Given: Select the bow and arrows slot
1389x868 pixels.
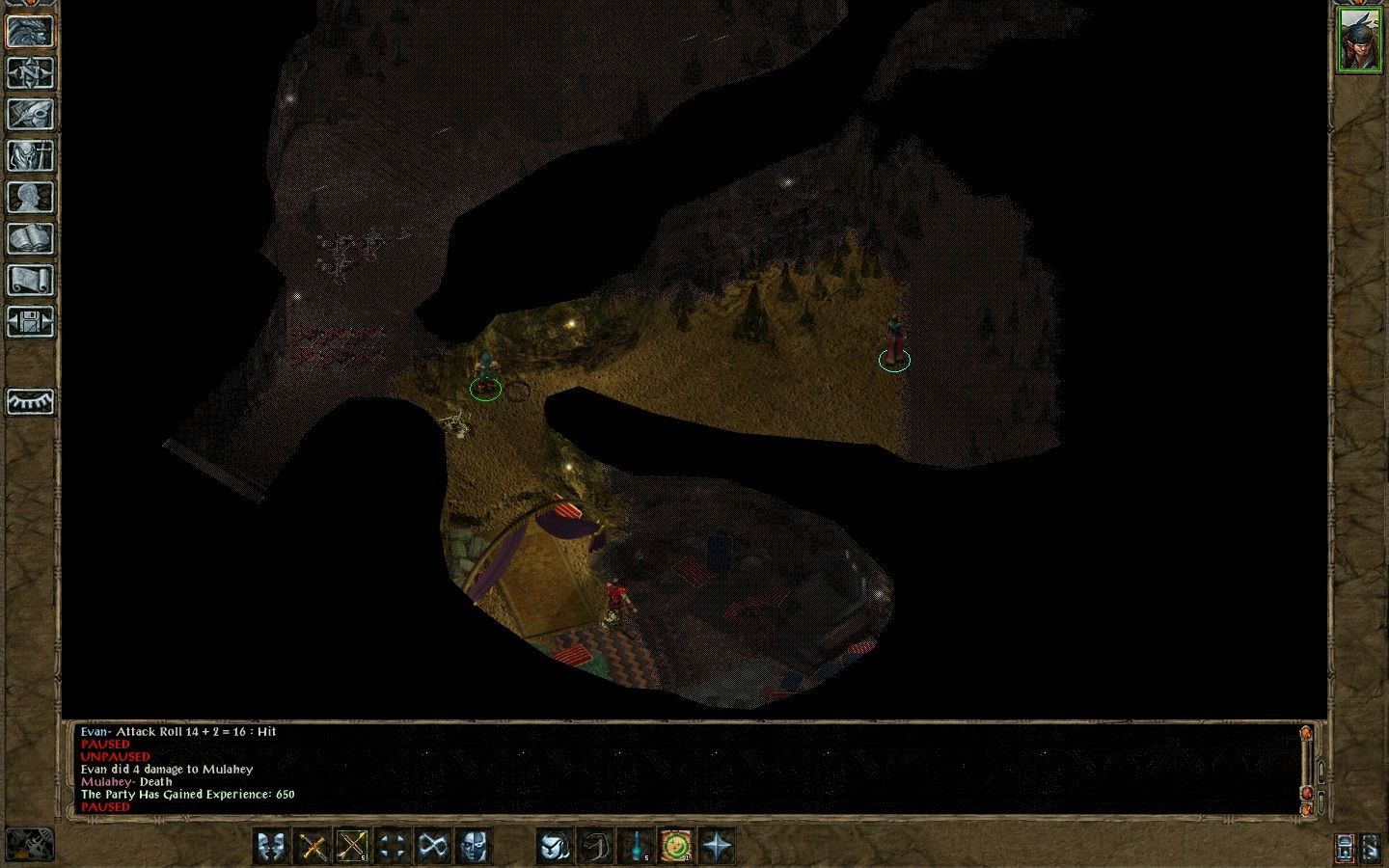Looking at the screenshot, I should (x=352, y=847).
